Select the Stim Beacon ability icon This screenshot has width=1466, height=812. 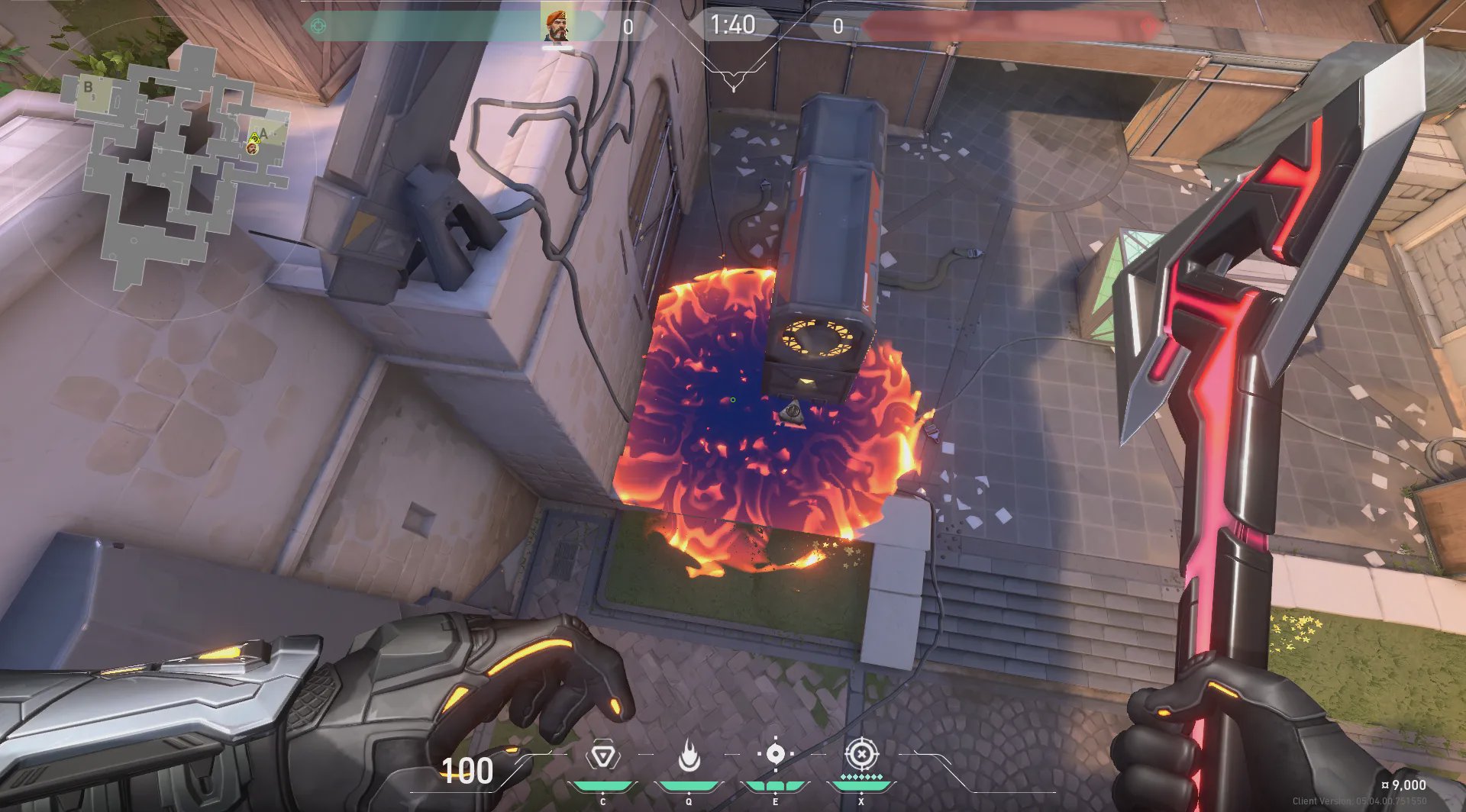pos(602,757)
